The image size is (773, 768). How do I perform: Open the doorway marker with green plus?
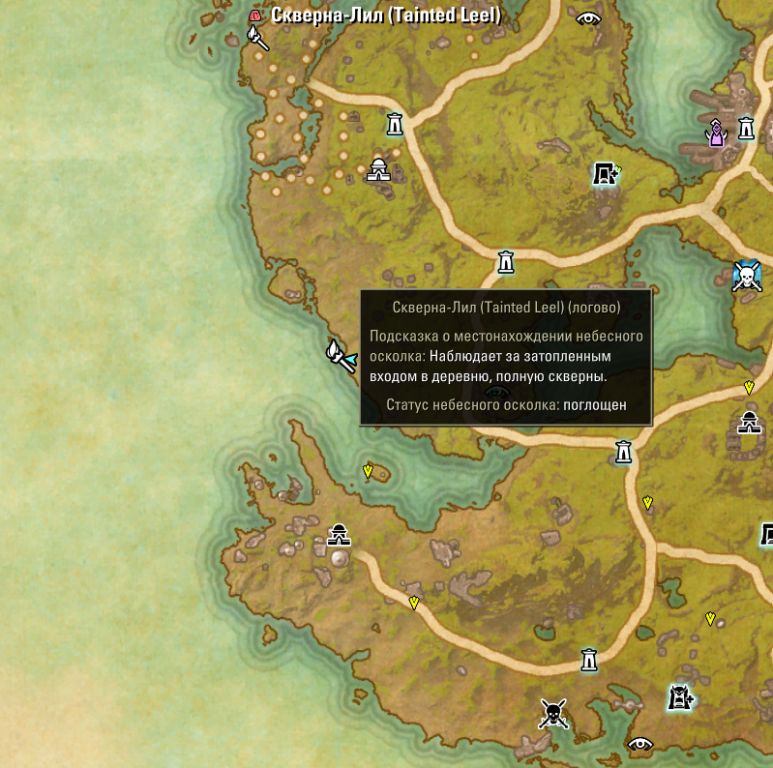pyautogui.click(x=605, y=175)
